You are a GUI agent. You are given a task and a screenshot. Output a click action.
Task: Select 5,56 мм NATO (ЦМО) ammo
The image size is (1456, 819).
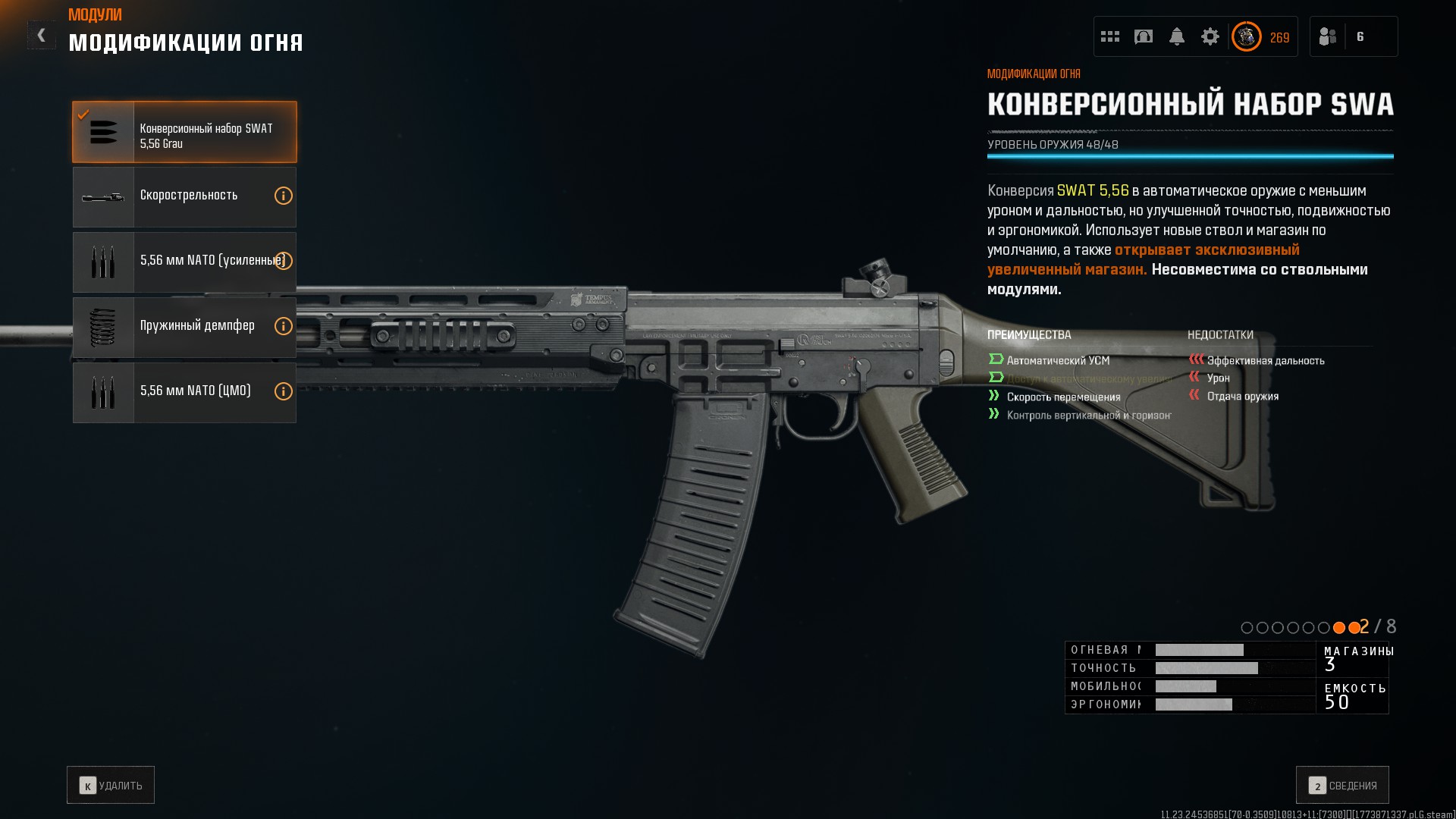coord(184,392)
